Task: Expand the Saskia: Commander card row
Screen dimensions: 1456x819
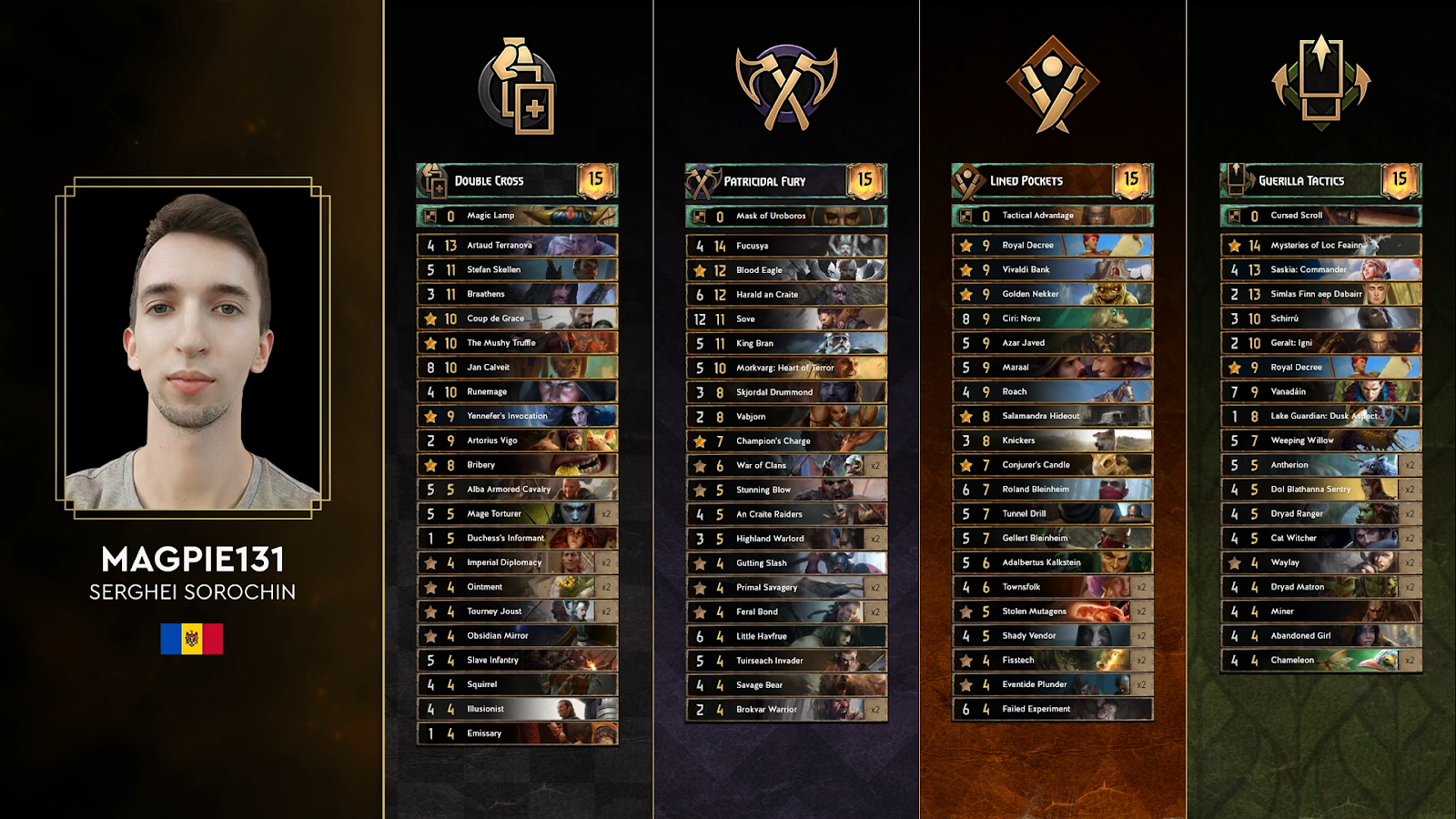Action: click(x=1319, y=269)
